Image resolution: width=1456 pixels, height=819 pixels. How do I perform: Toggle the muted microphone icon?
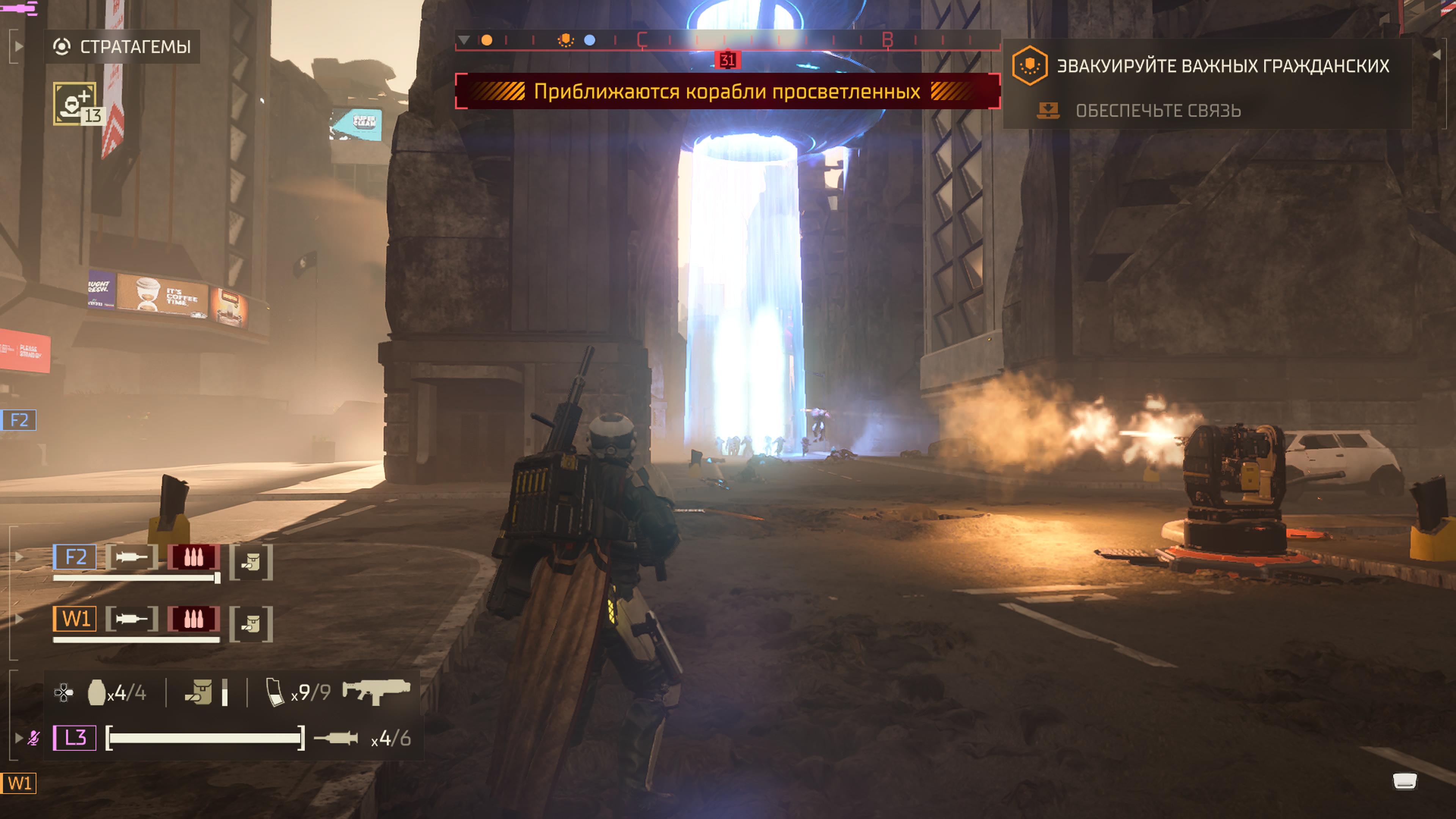(x=33, y=737)
